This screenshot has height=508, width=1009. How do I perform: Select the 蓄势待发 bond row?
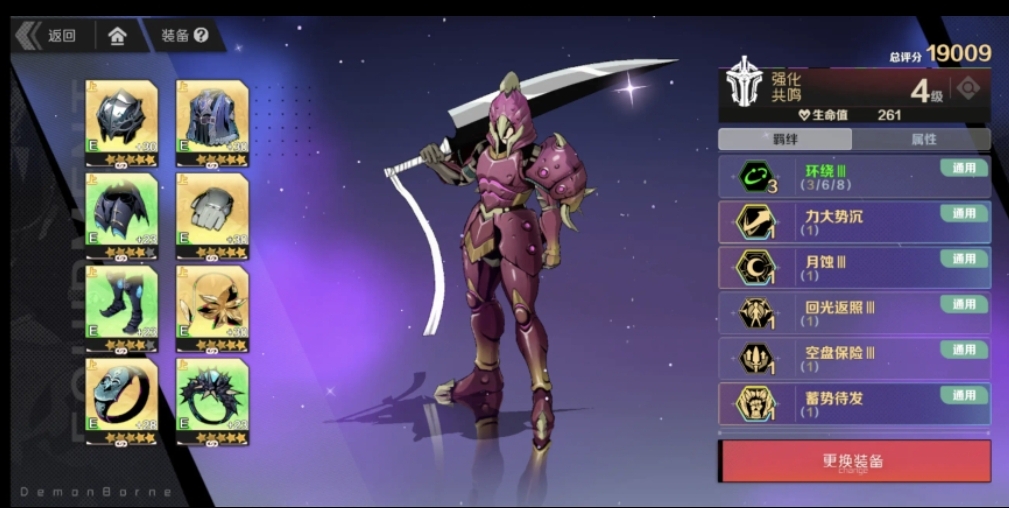tap(854, 404)
